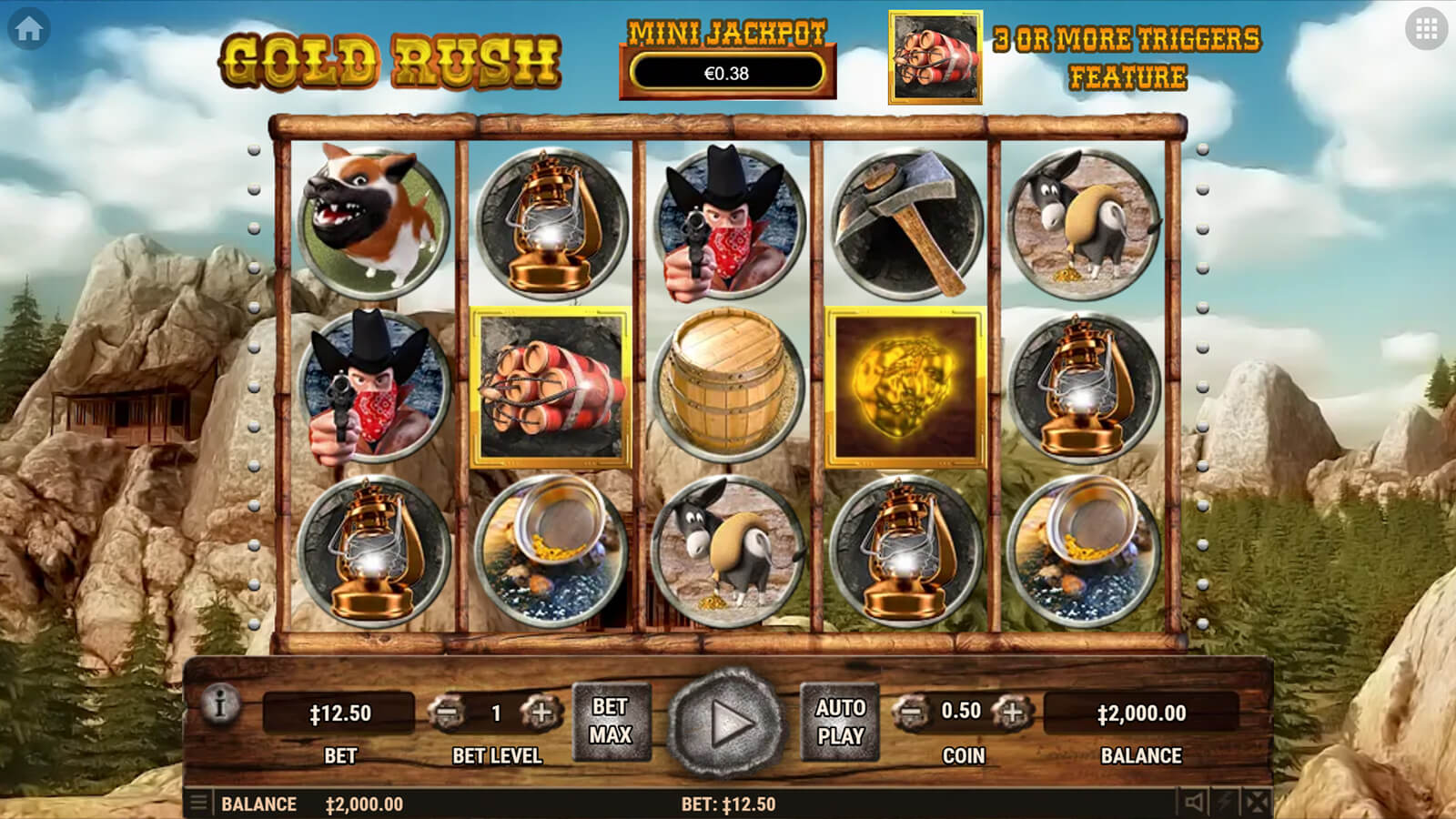The width and height of the screenshot is (1456, 819).
Task: Spin the reels with the play button
Action: (727, 723)
